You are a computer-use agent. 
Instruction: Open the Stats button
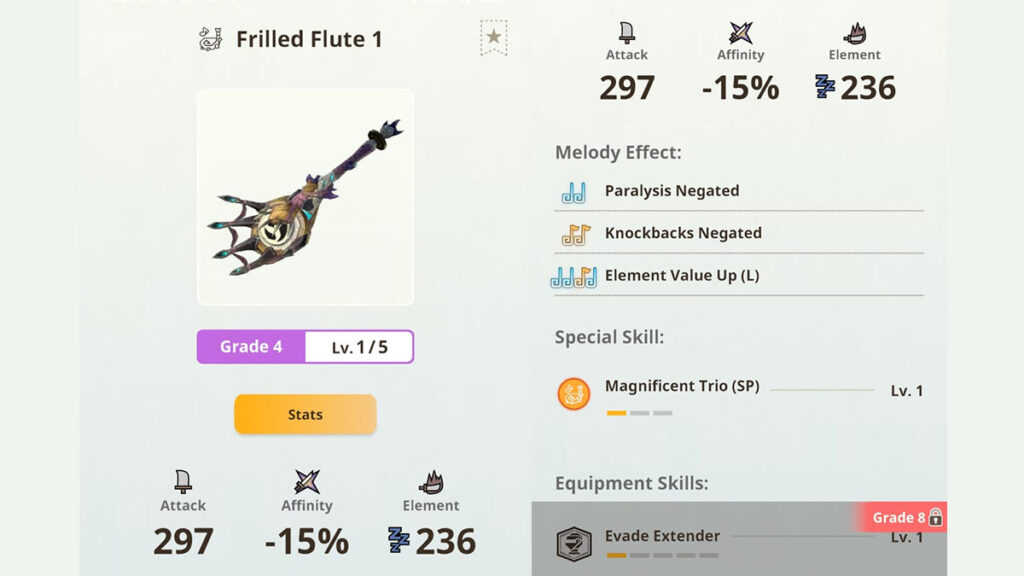pyautogui.click(x=305, y=414)
